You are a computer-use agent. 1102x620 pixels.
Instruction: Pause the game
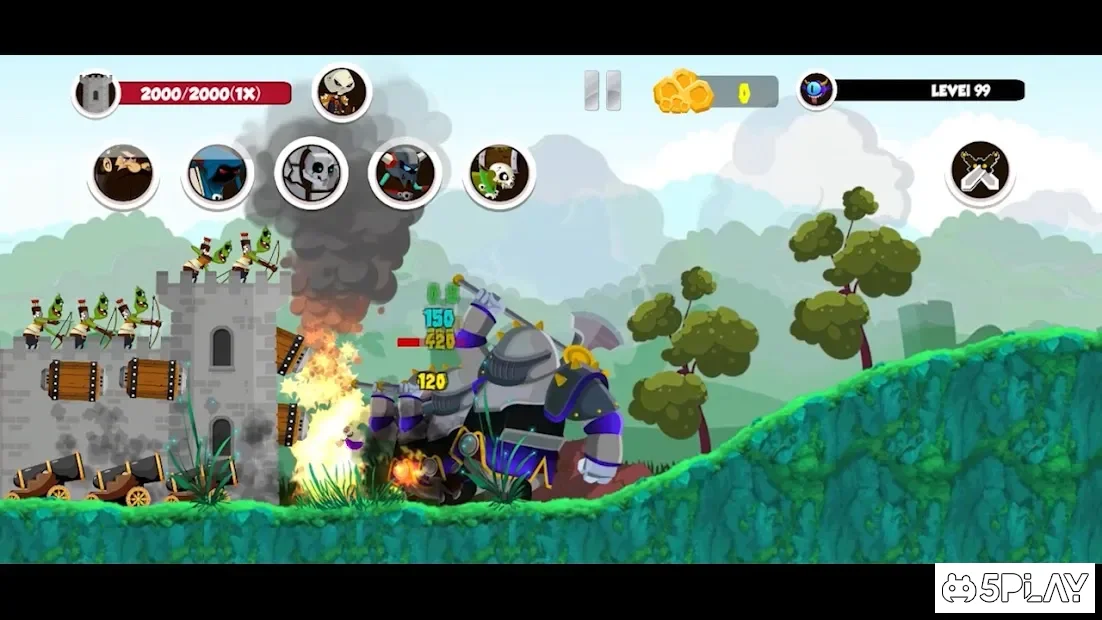(x=602, y=91)
